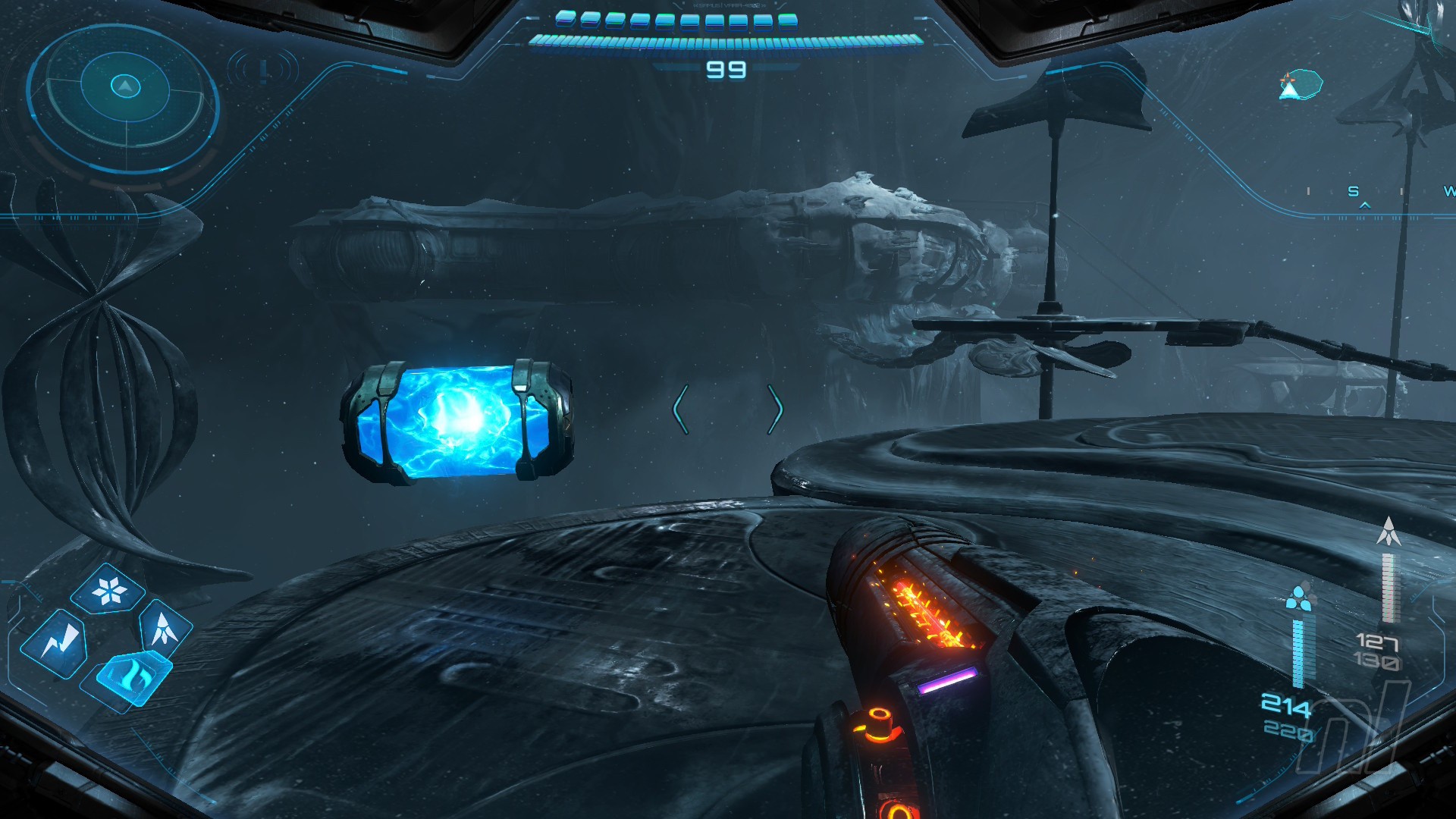Open the area map icon
Image resolution: width=1456 pixels, height=819 pixels.
(1300, 84)
